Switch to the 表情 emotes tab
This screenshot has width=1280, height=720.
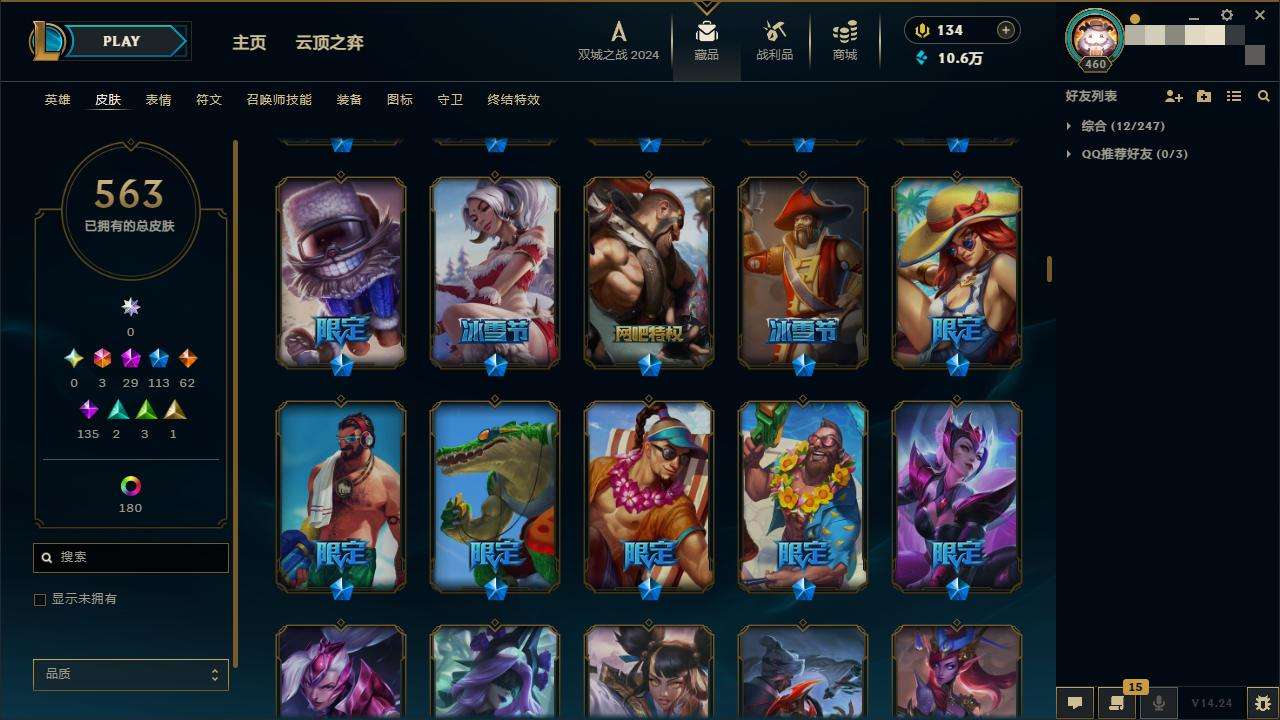(158, 100)
